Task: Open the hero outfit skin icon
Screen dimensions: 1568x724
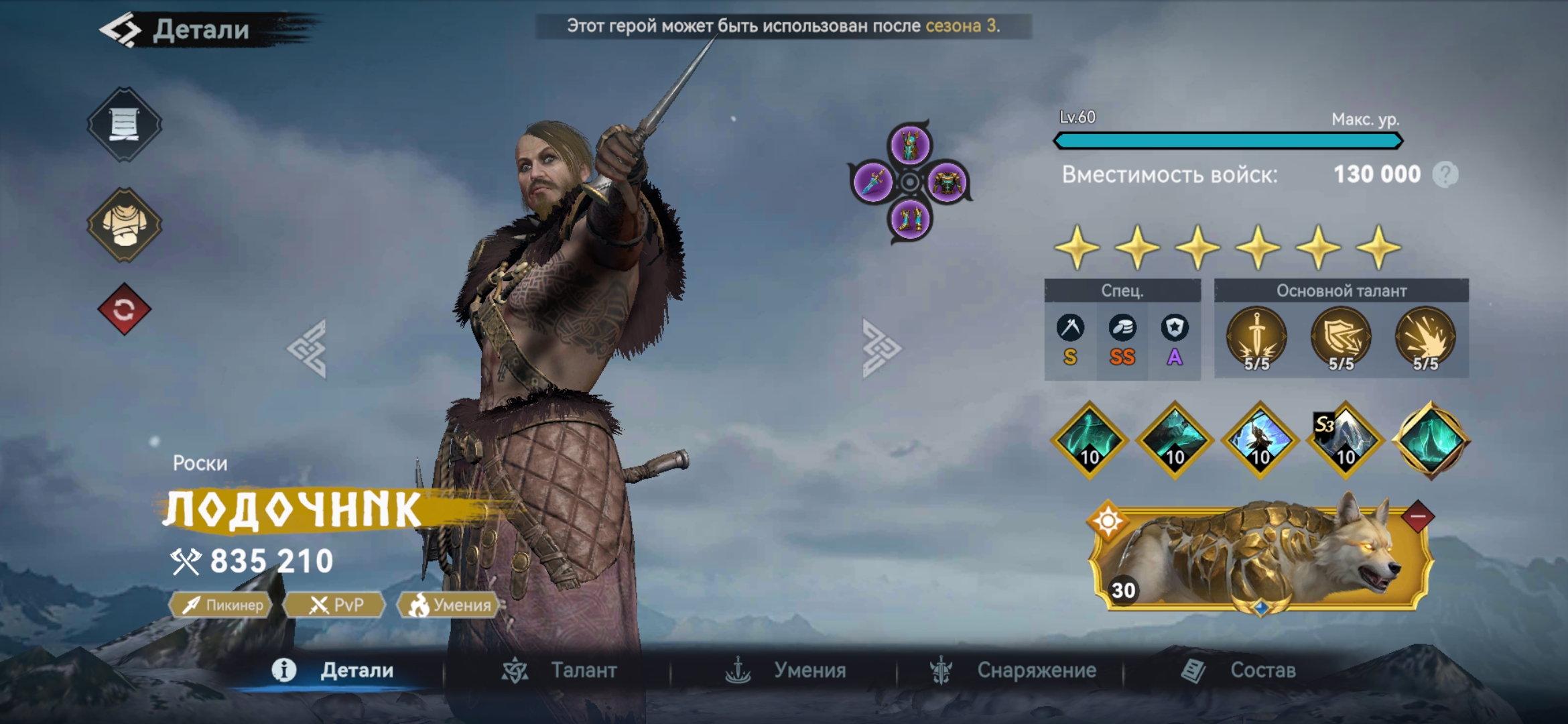Action: coord(124,225)
